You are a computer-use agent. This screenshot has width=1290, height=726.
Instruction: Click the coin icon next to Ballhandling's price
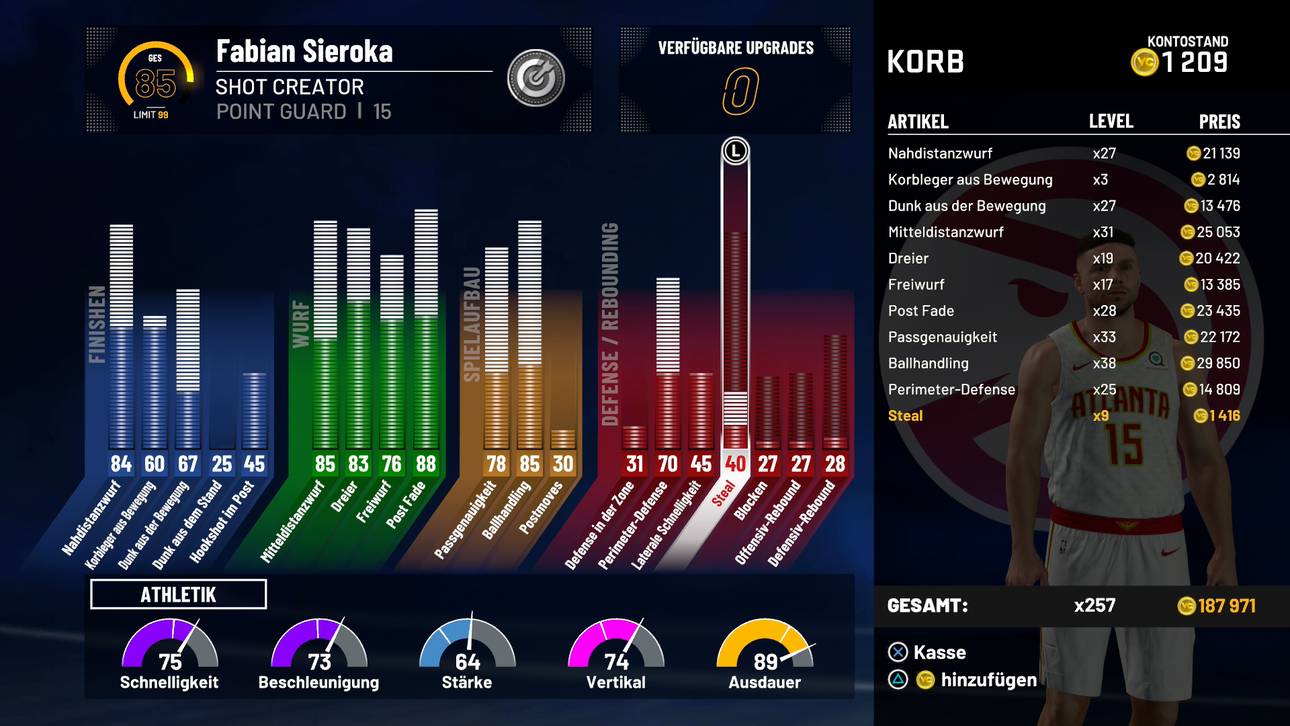pos(1186,363)
